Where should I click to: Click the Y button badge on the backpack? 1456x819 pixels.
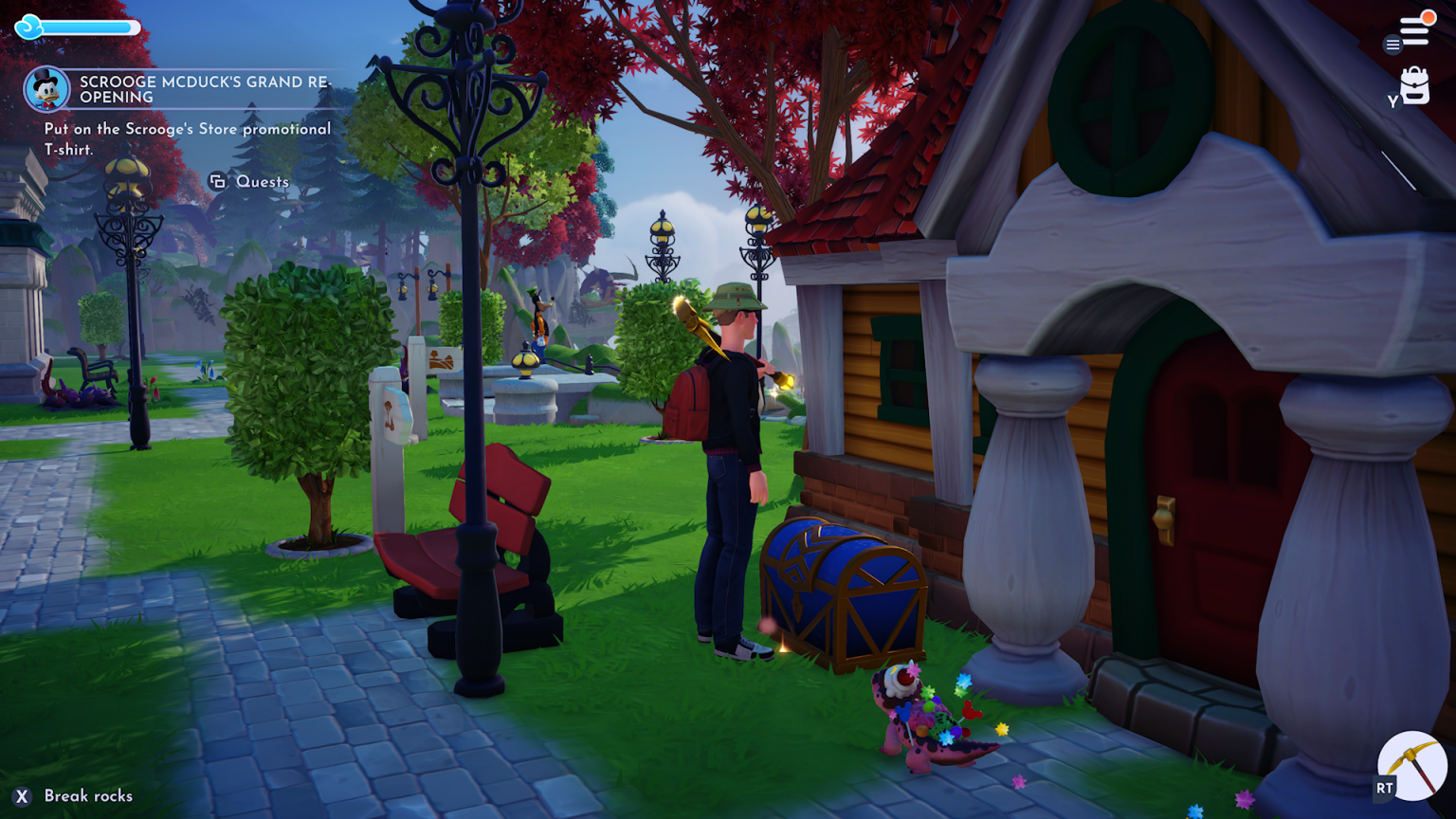(x=1391, y=98)
